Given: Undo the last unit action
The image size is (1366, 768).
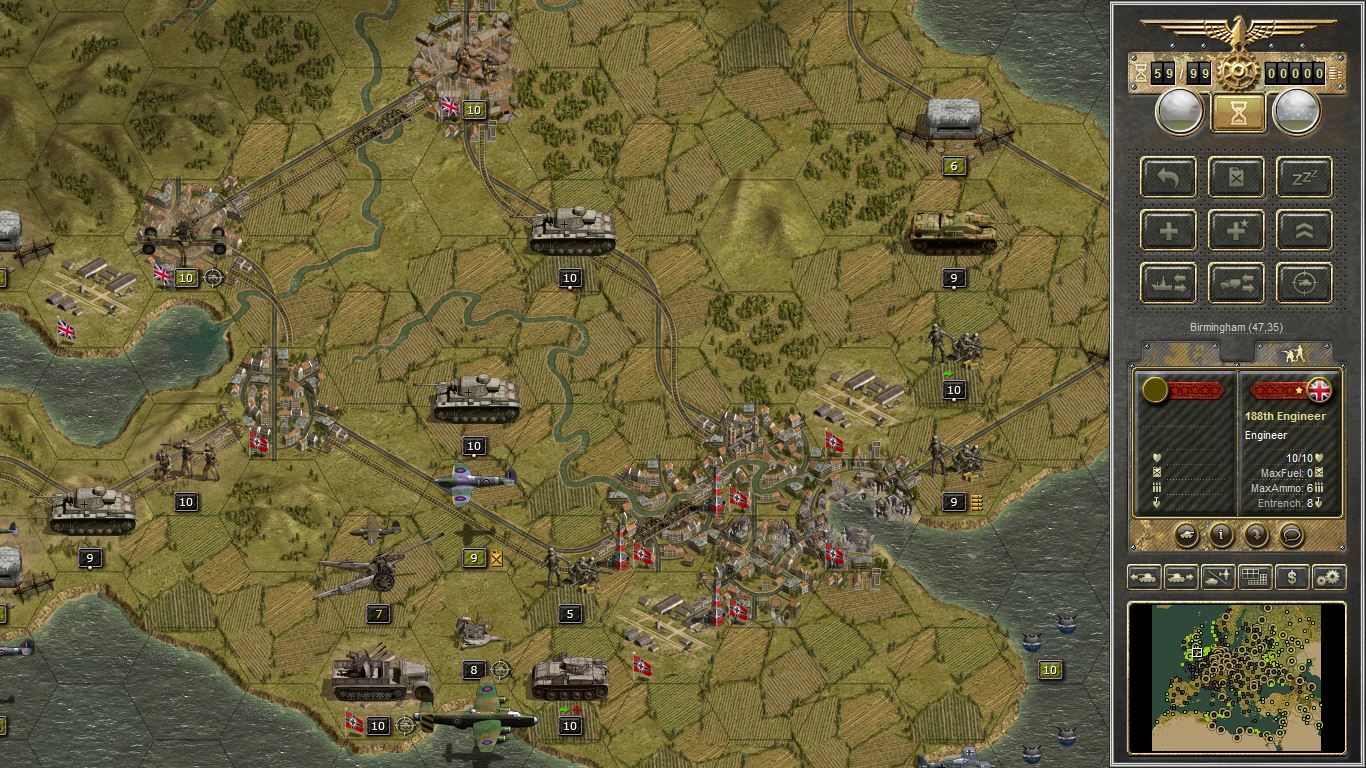Looking at the screenshot, I should point(1167,177).
